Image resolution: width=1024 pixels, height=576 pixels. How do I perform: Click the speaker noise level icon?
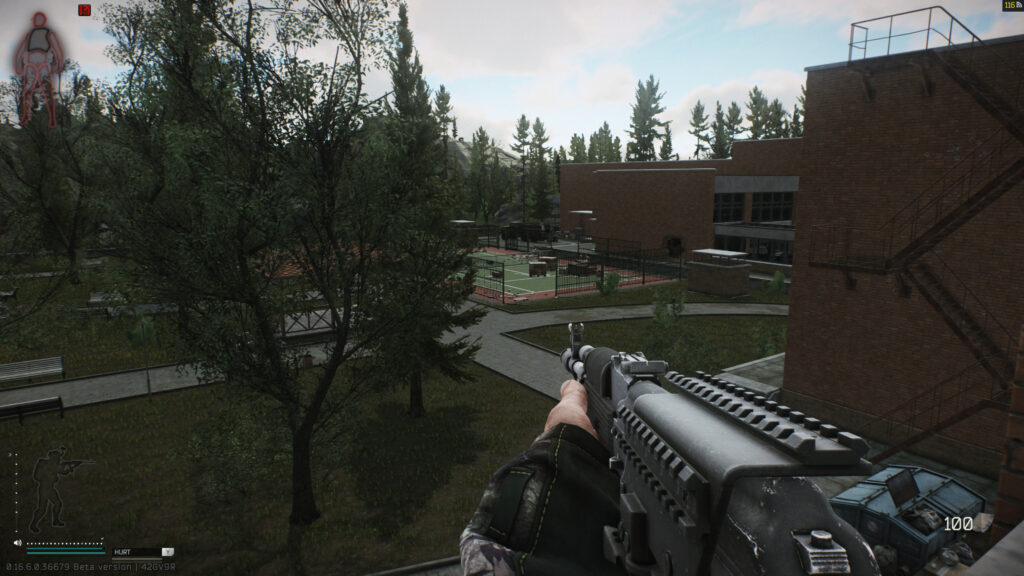(x=18, y=543)
